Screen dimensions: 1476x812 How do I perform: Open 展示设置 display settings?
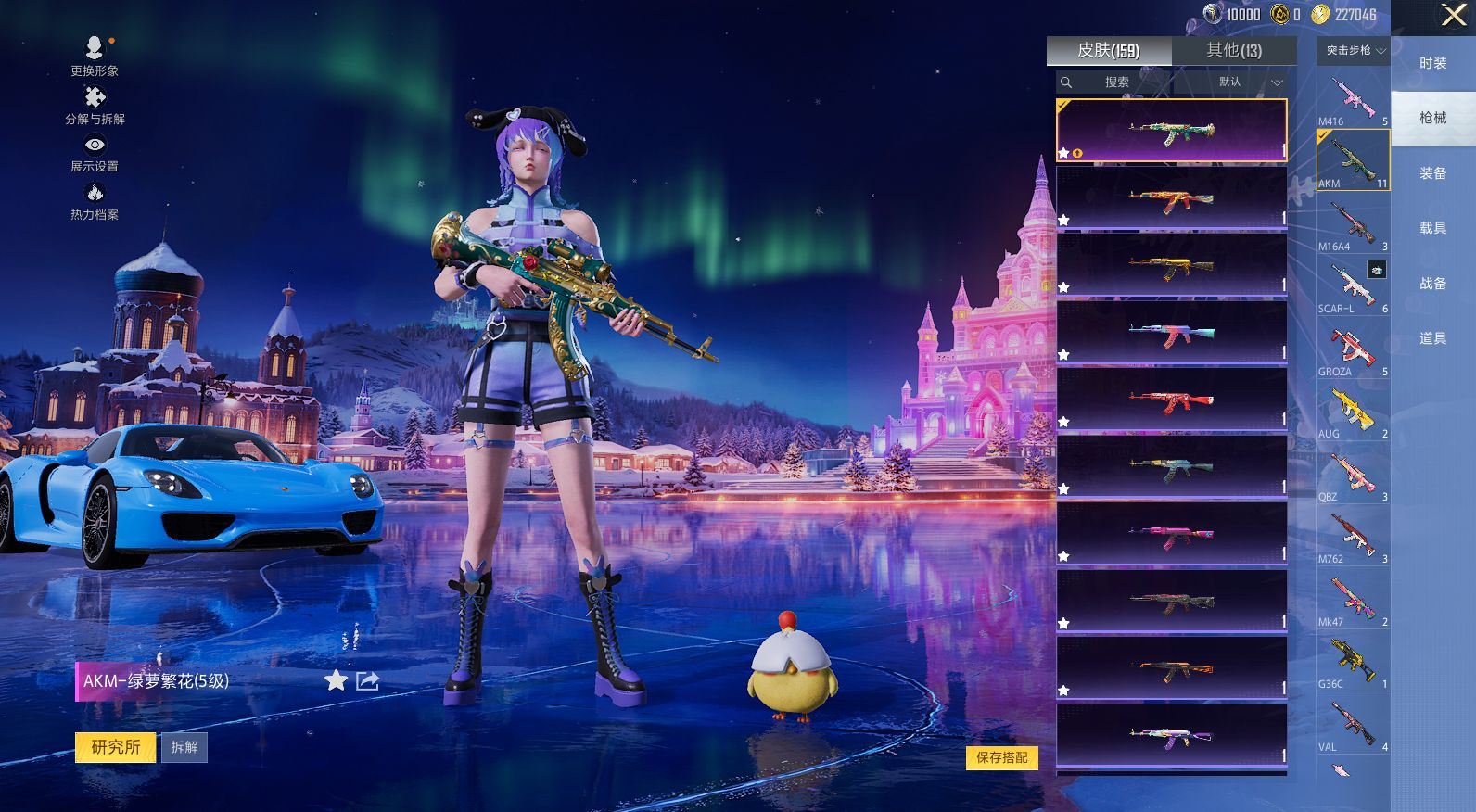pos(95,154)
